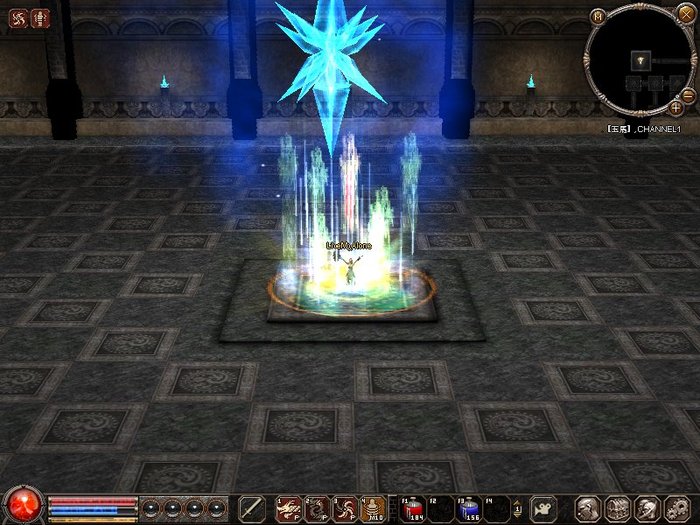Select the sword weapon slot on the hotbar
Screen dimensions: 700x525
[251, 508]
